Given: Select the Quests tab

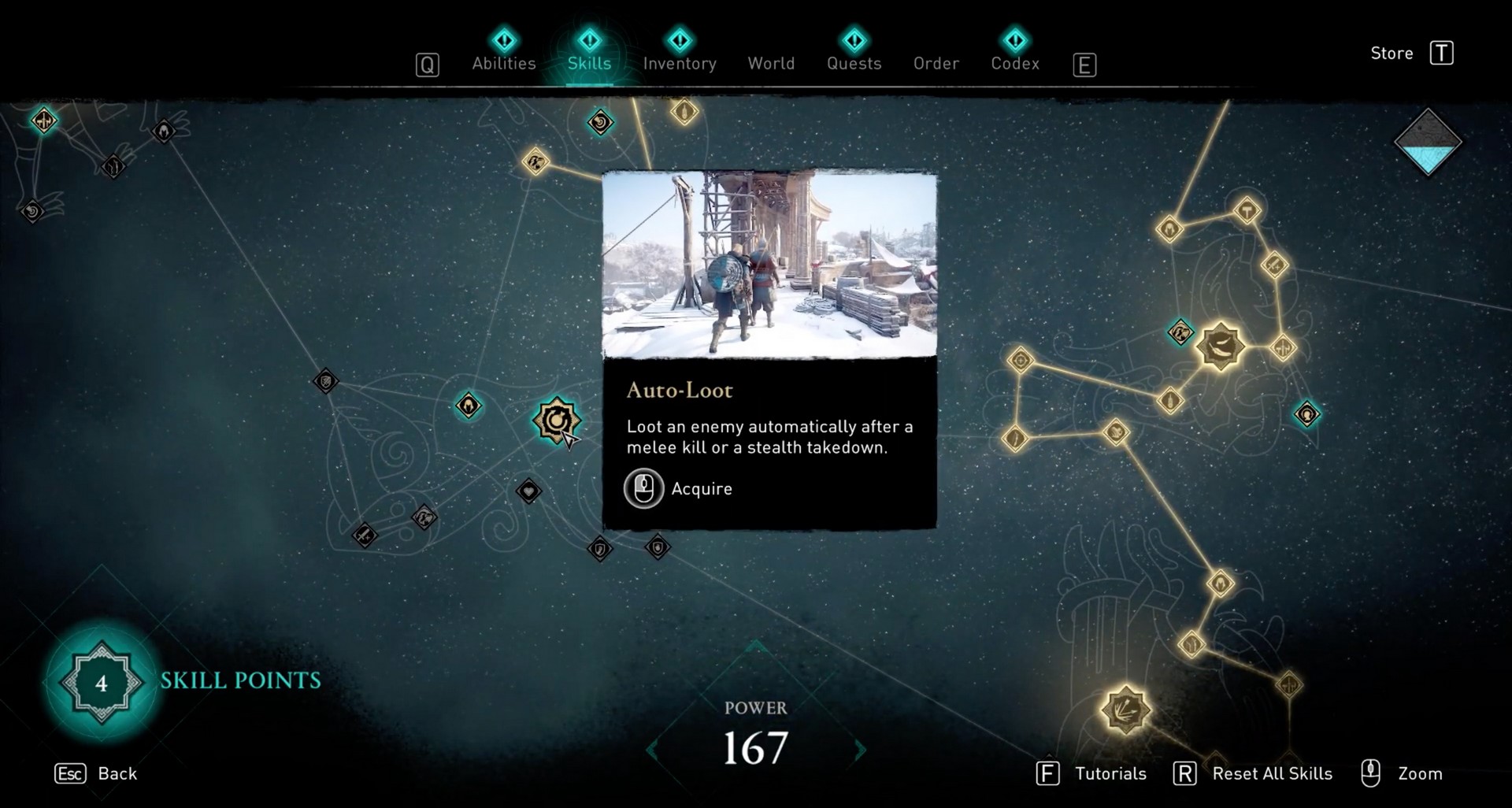Looking at the screenshot, I should click(854, 63).
